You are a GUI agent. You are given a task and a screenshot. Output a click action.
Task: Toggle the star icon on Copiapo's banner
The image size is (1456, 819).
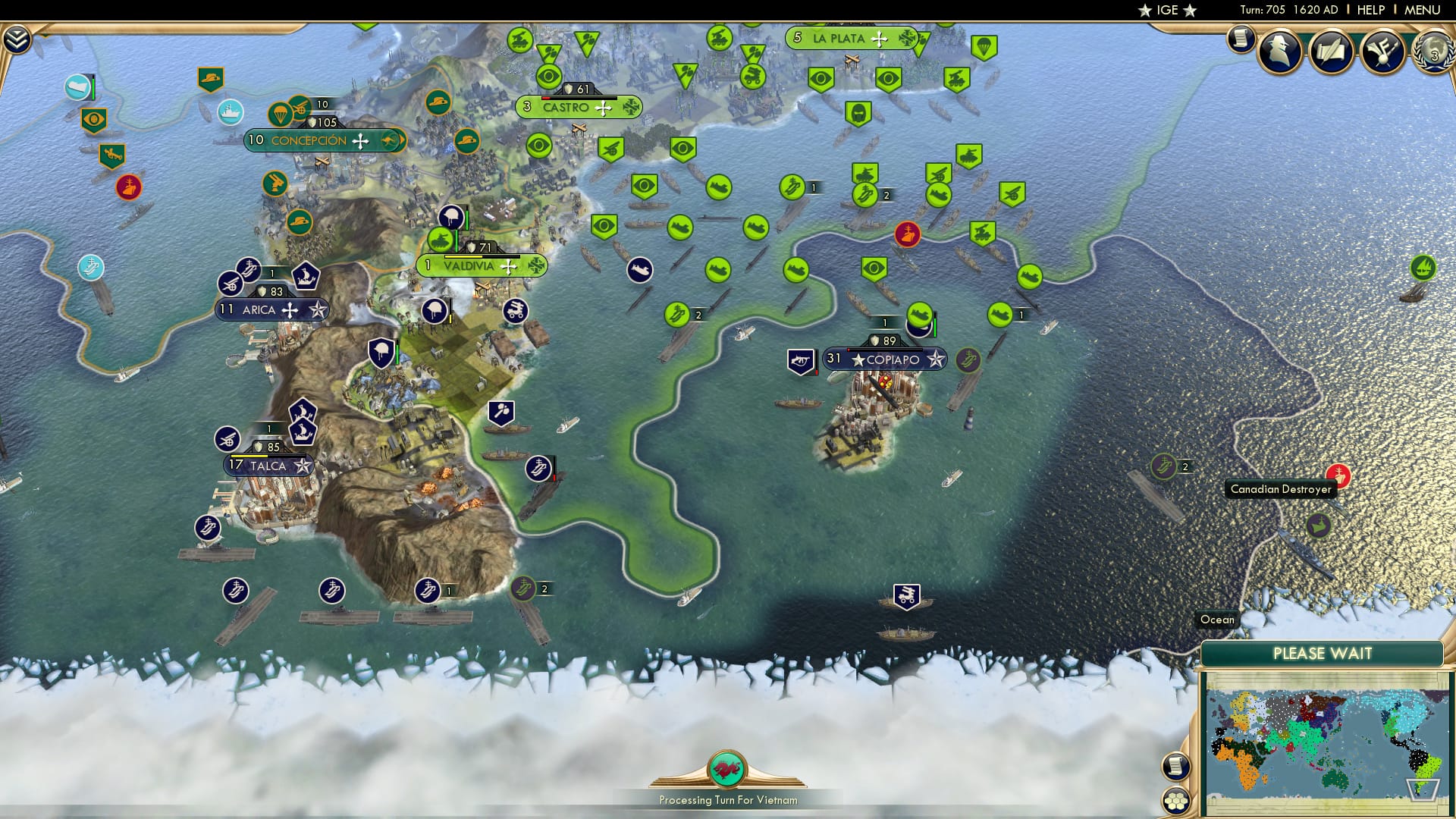pos(936,359)
